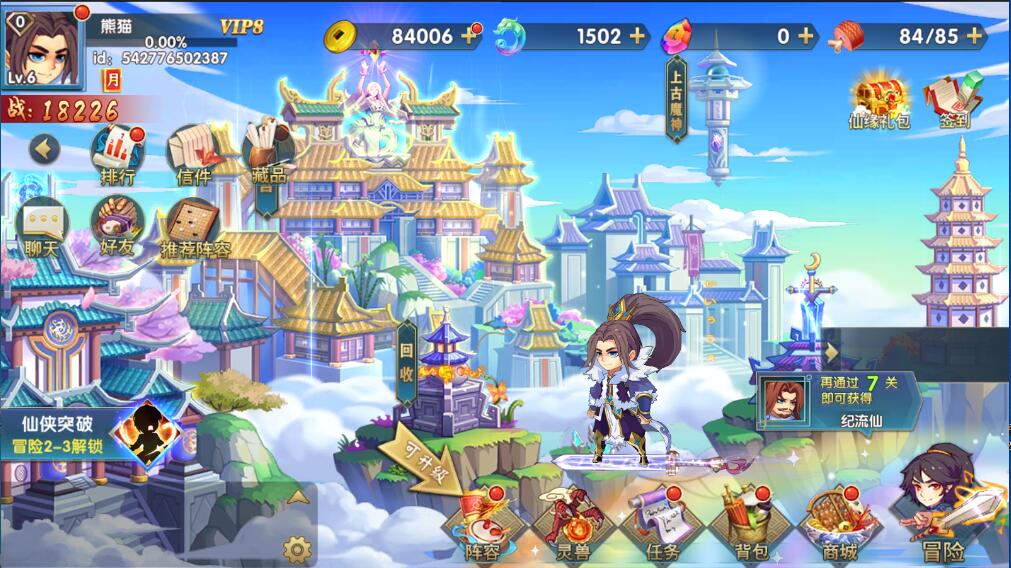Image resolution: width=1011 pixels, height=568 pixels.
Task: Open the 好友 friends list
Action: [118, 227]
